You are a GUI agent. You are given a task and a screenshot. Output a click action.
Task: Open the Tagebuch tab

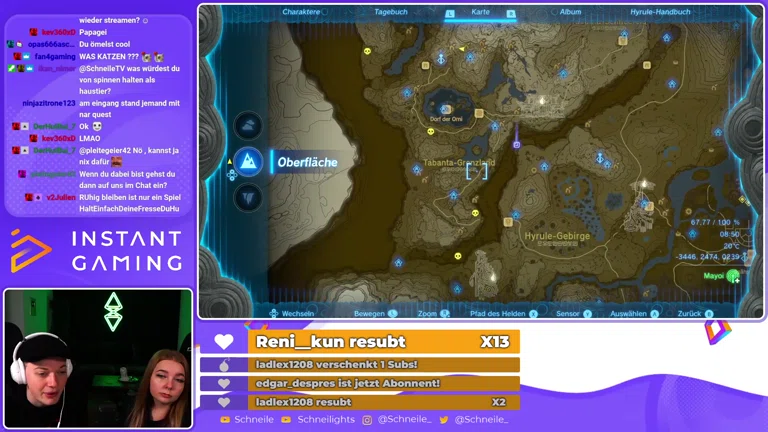[x=390, y=12]
